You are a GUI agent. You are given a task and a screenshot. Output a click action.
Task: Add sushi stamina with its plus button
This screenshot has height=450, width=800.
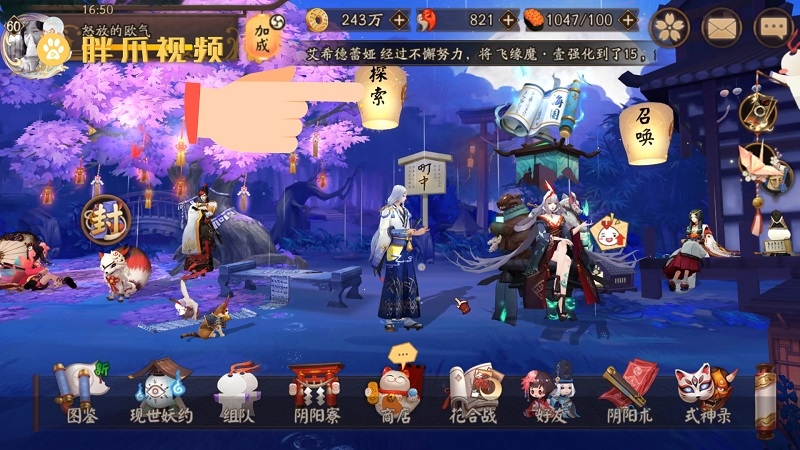click(x=627, y=19)
